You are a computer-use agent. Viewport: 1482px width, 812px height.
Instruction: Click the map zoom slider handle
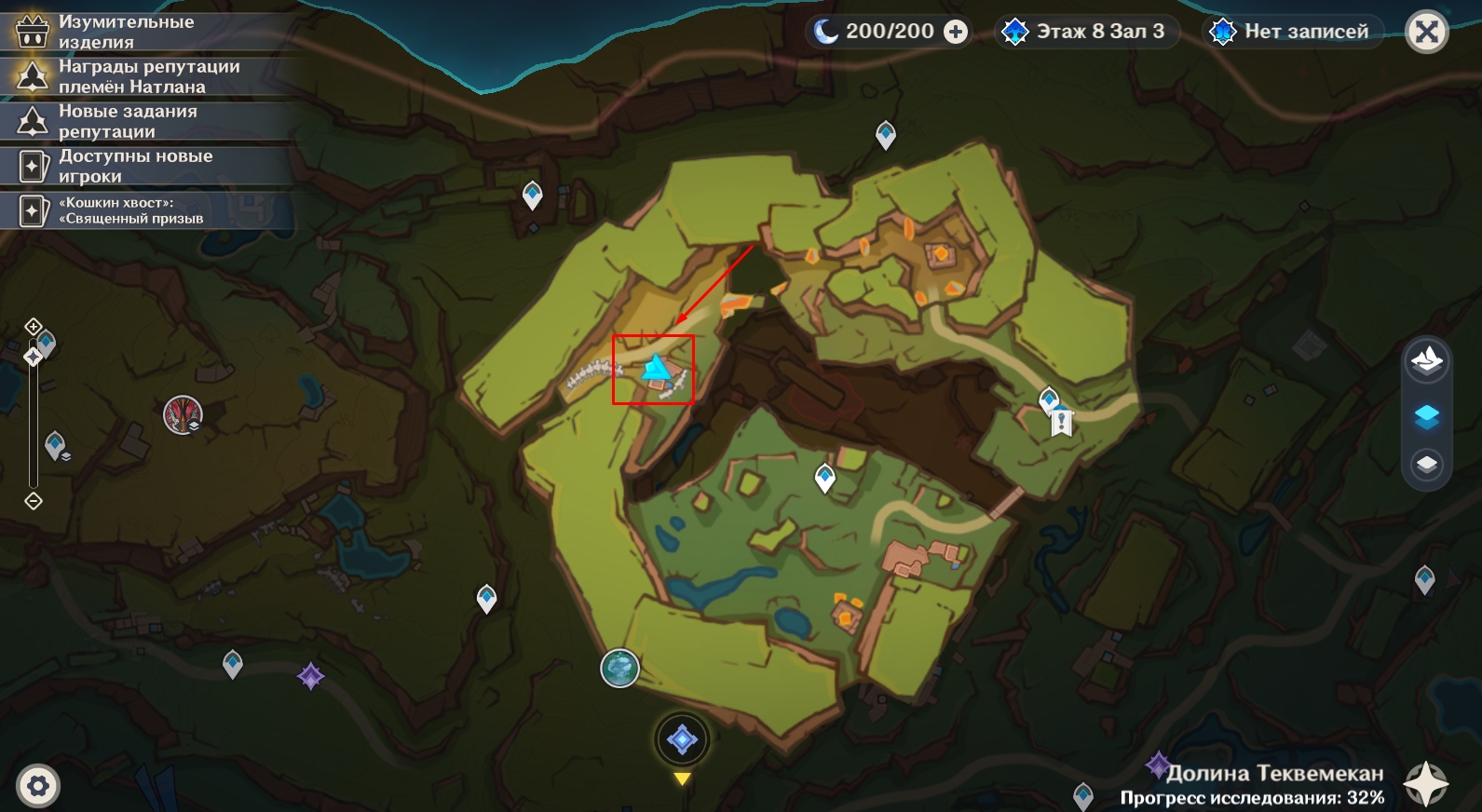coord(34,357)
